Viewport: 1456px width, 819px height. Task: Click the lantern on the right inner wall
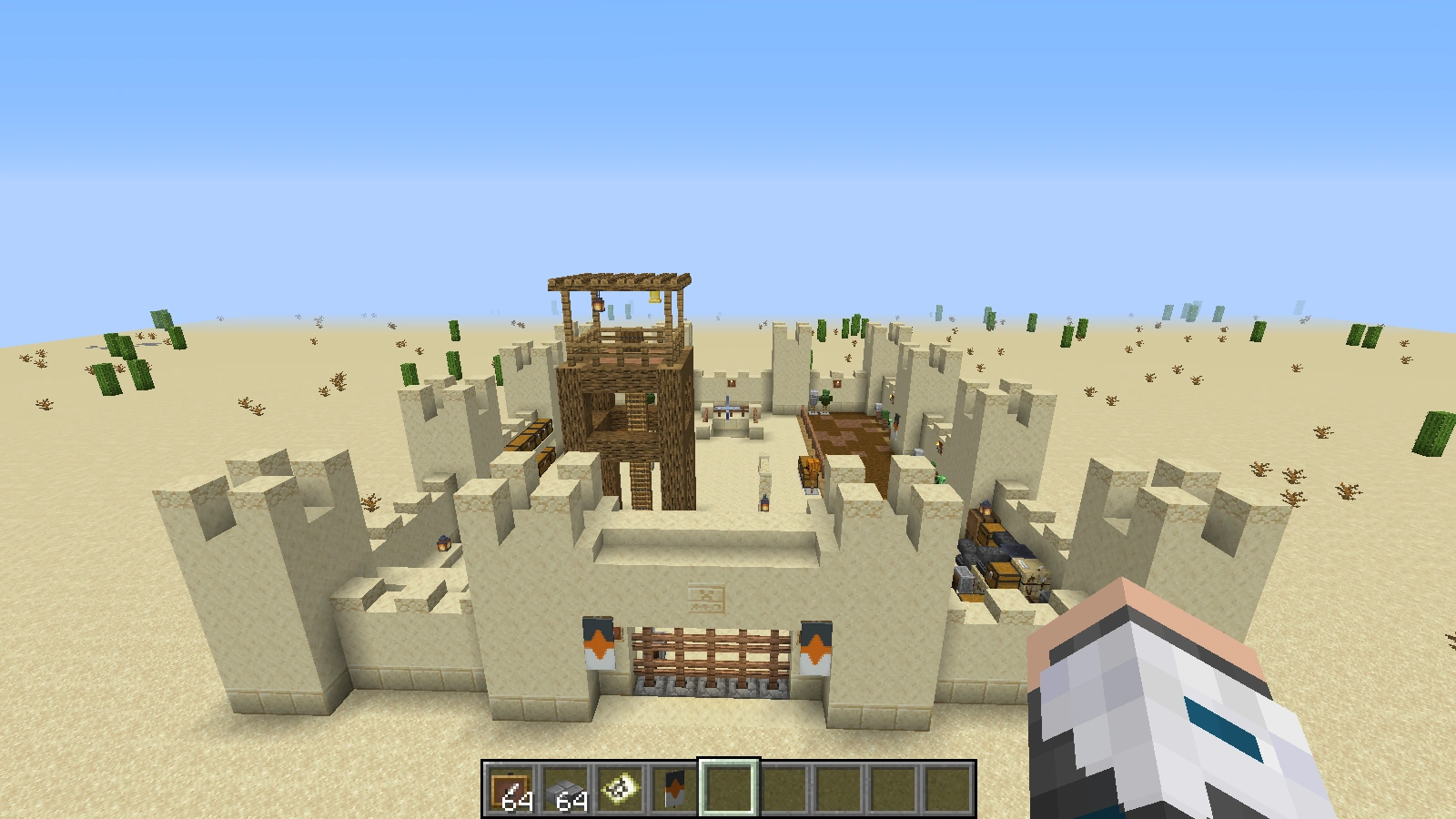986,508
